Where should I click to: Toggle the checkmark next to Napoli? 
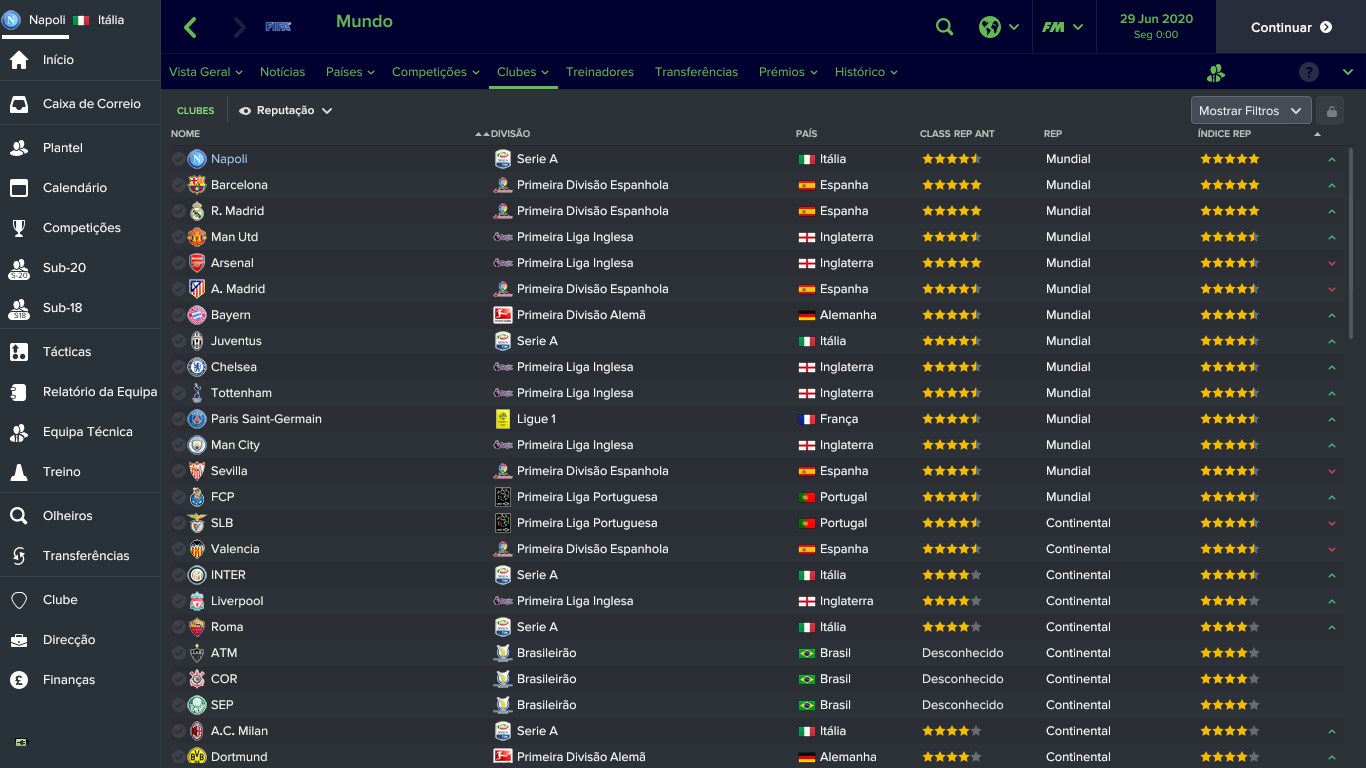180,158
